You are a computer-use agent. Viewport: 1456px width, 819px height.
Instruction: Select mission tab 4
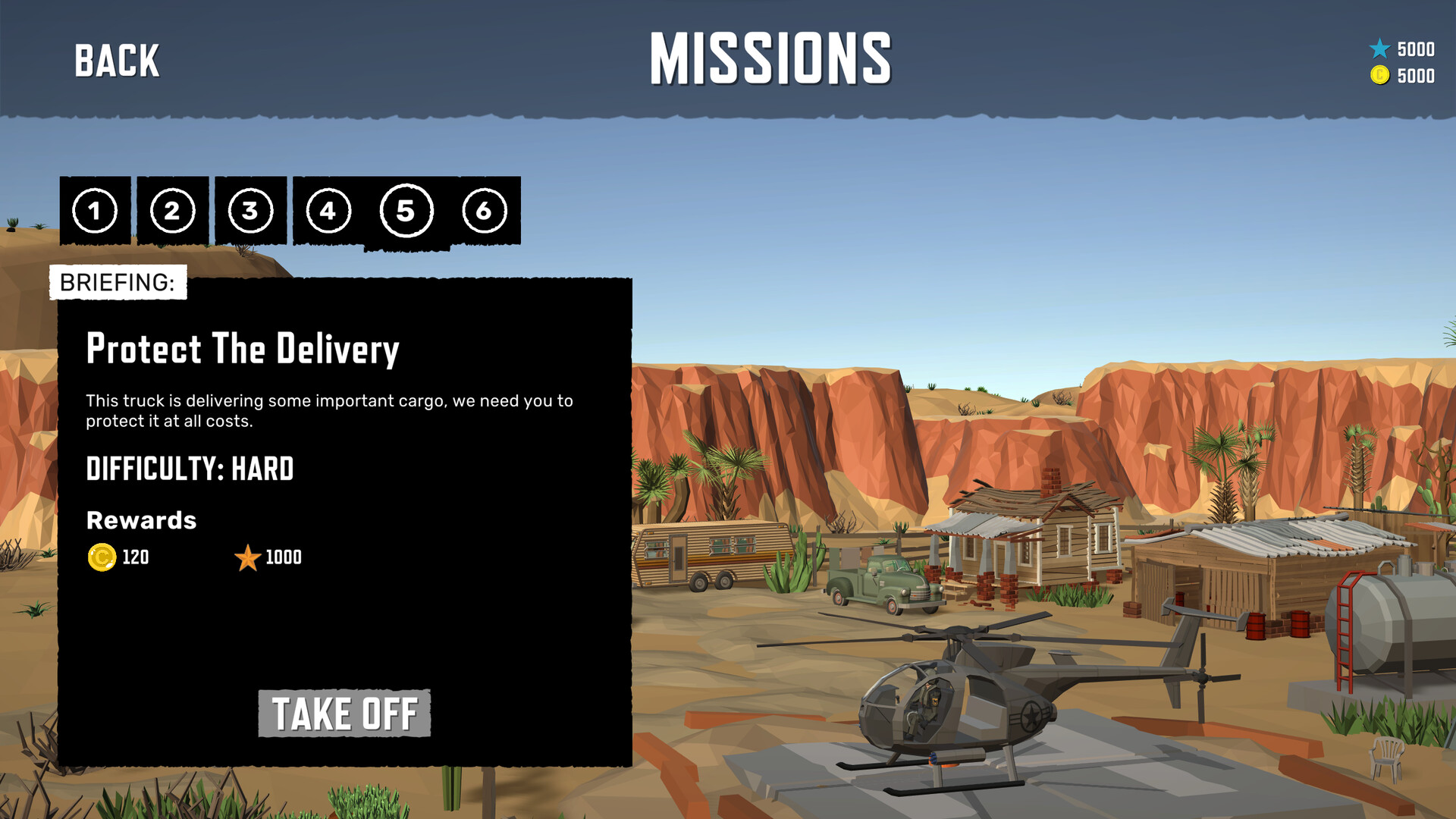coord(328,212)
